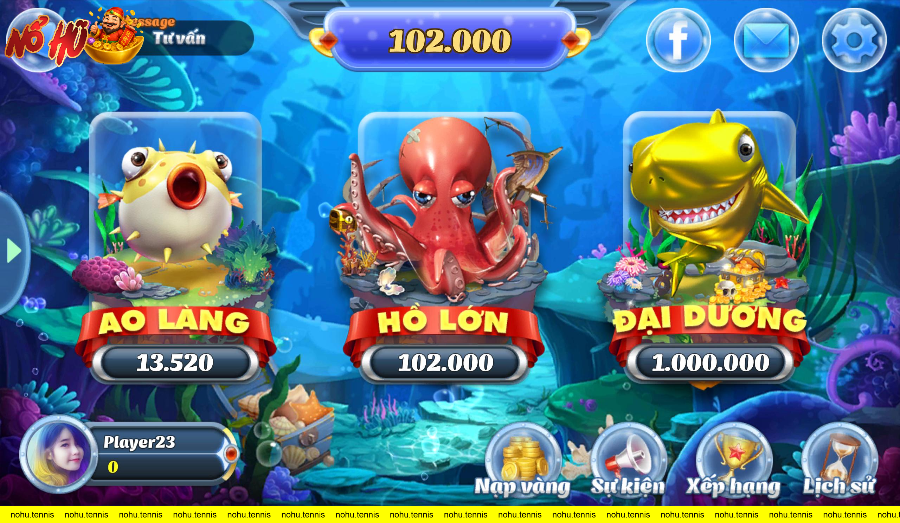View the Xếp hạng trophy rankings

(x=733, y=462)
